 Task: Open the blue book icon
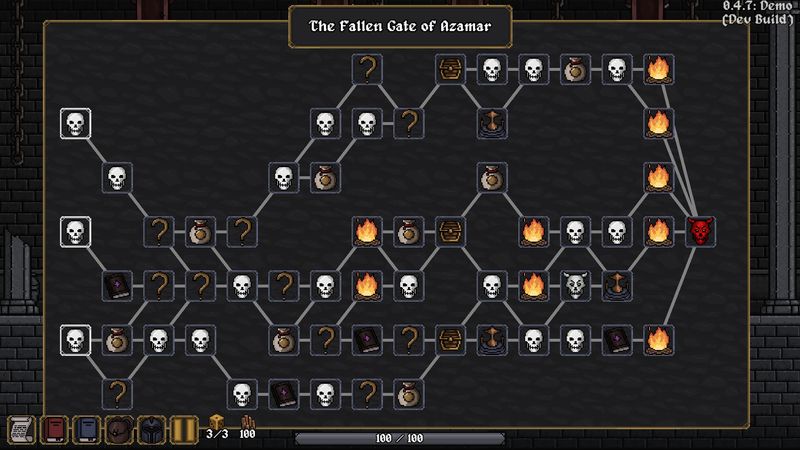click(x=87, y=430)
